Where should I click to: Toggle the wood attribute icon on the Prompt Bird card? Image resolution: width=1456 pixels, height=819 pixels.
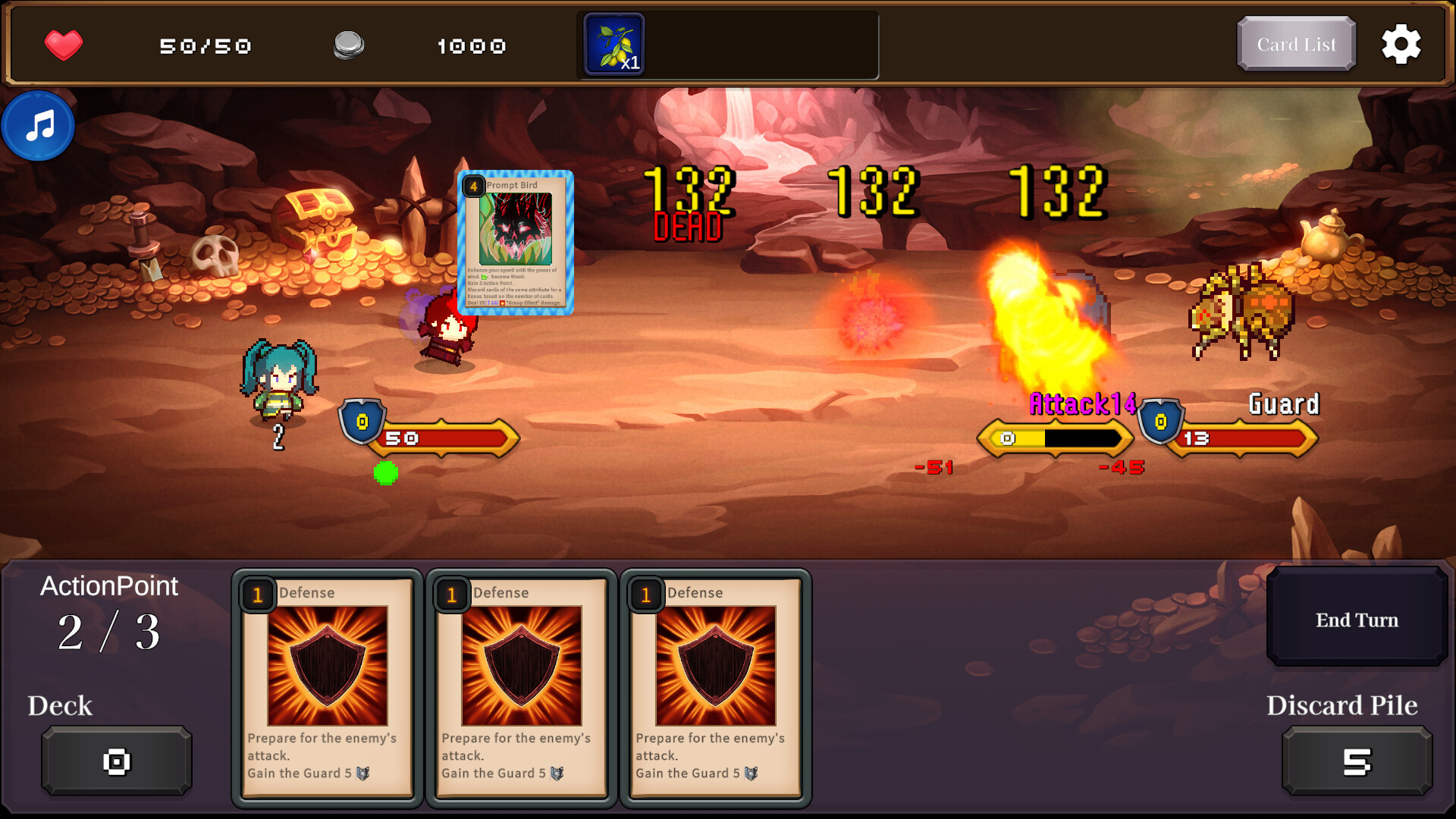(484, 278)
